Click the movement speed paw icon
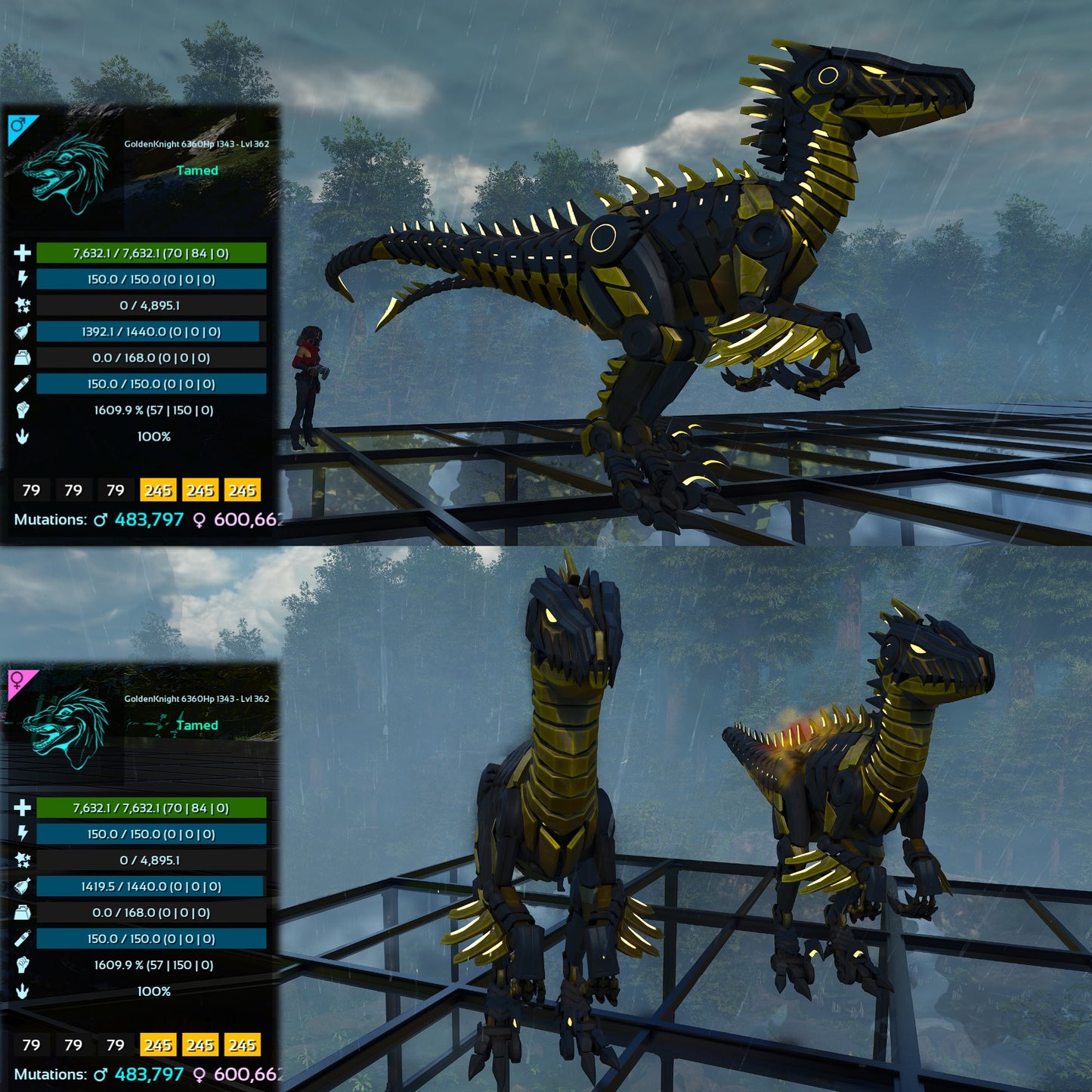 (x=21, y=436)
